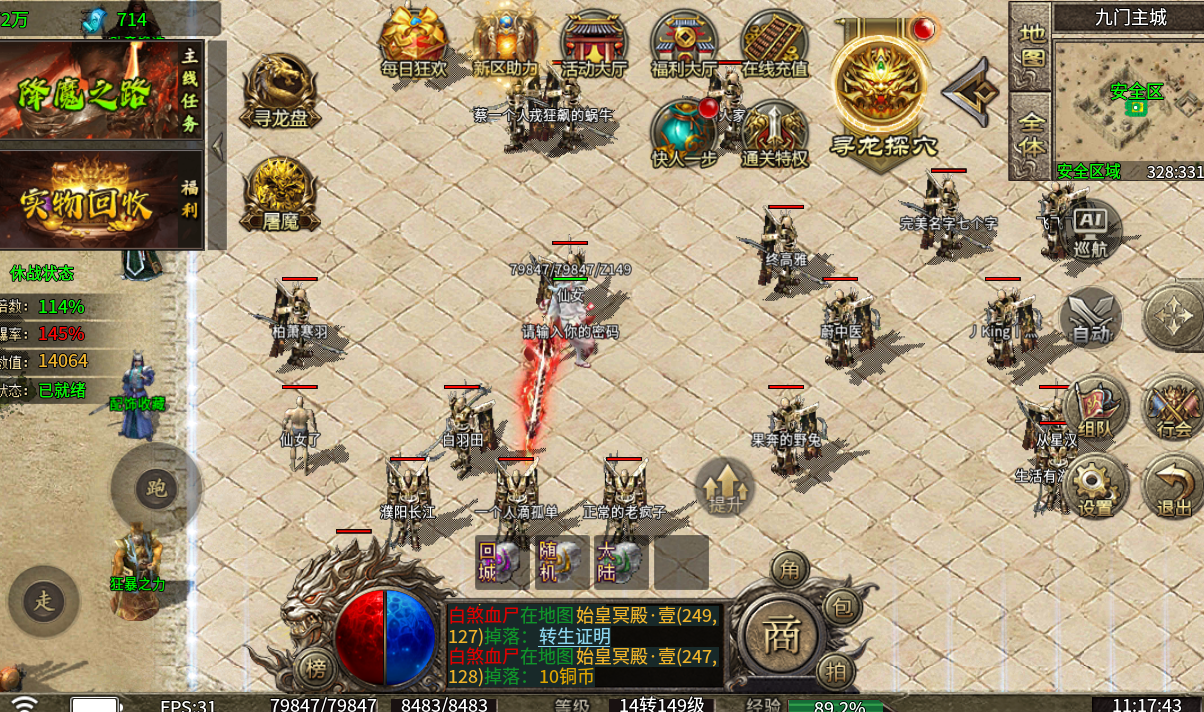Screen dimensions: 1204x712
Task: Open the 每日狂欢 daily event icon
Action: tap(413, 42)
